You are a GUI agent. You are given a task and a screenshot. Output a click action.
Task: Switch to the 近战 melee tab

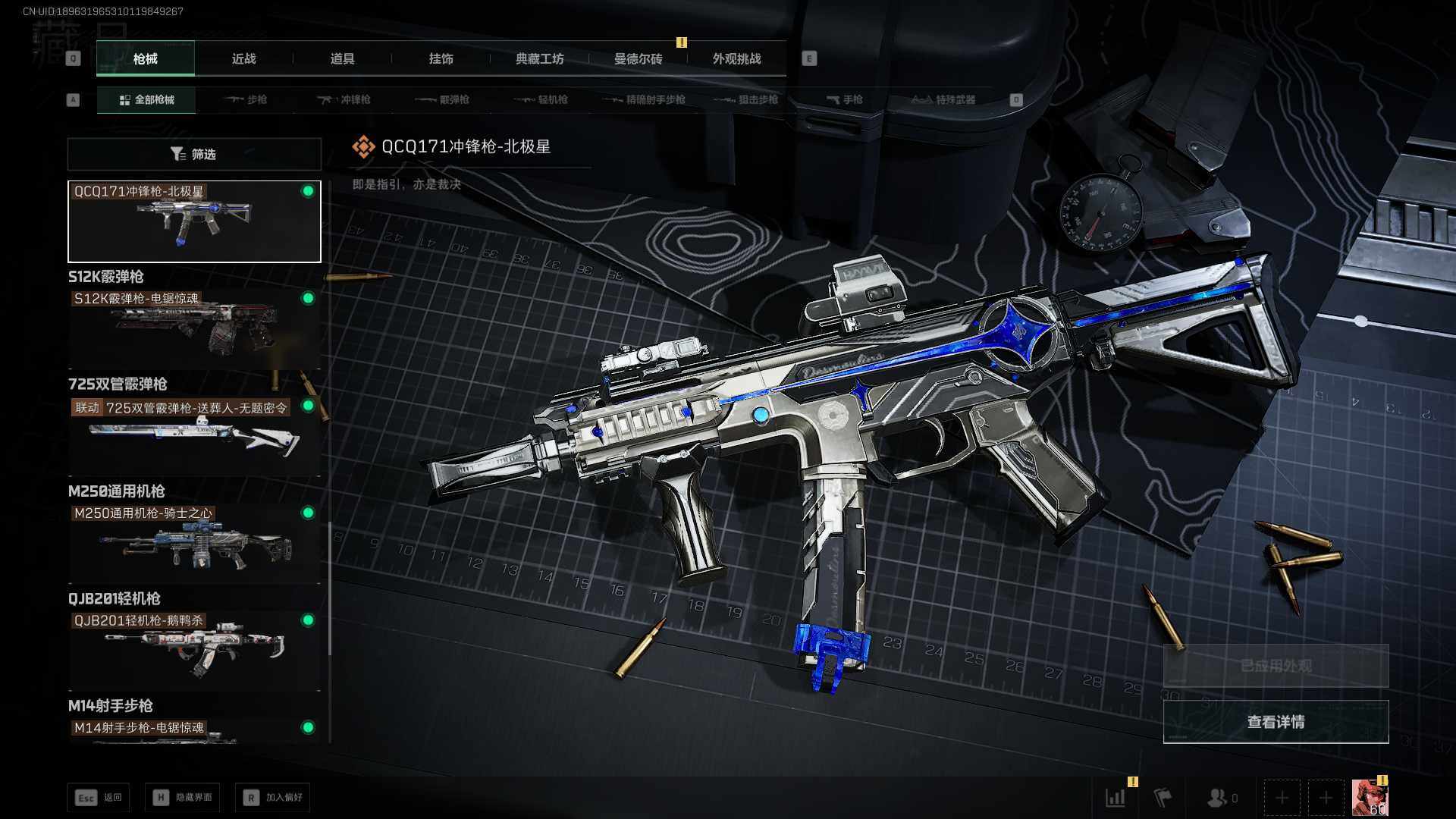243,59
